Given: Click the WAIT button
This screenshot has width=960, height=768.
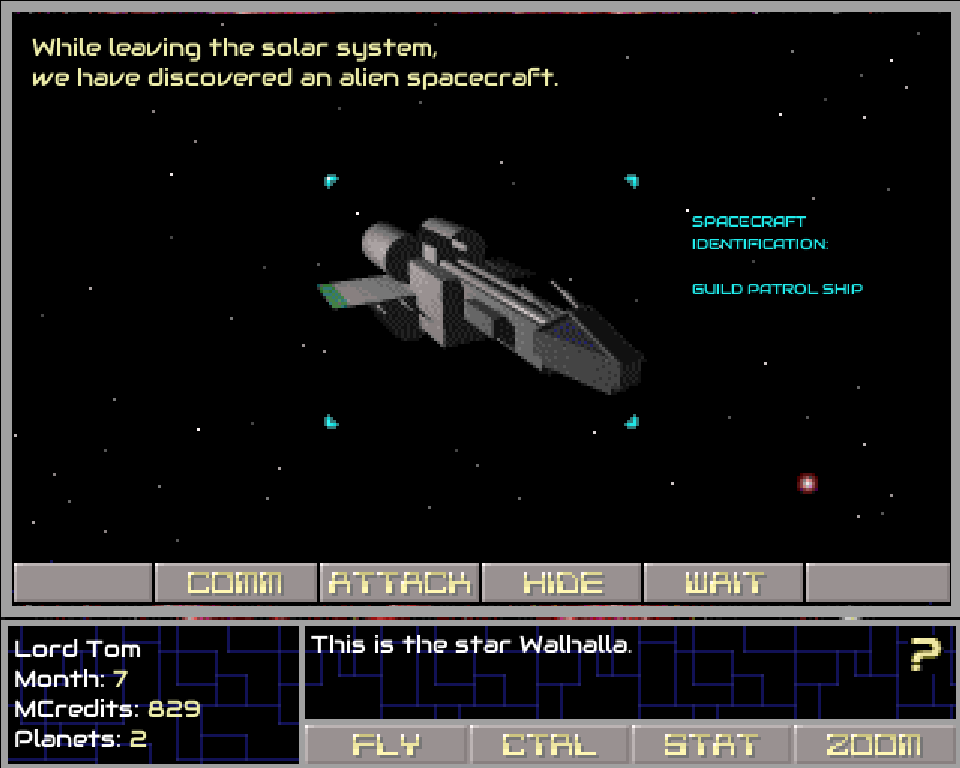Looking at the screenshot, I should pyautogui.click(x=724, y=583).
